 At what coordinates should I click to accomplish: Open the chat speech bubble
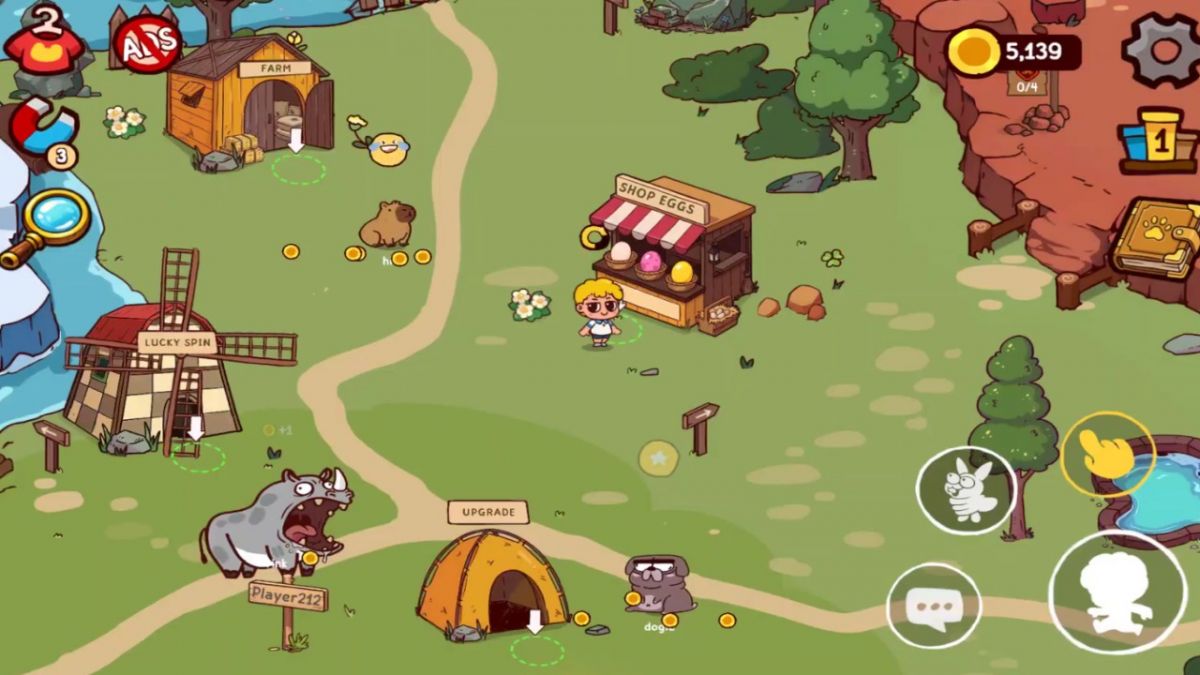[933, 605]
